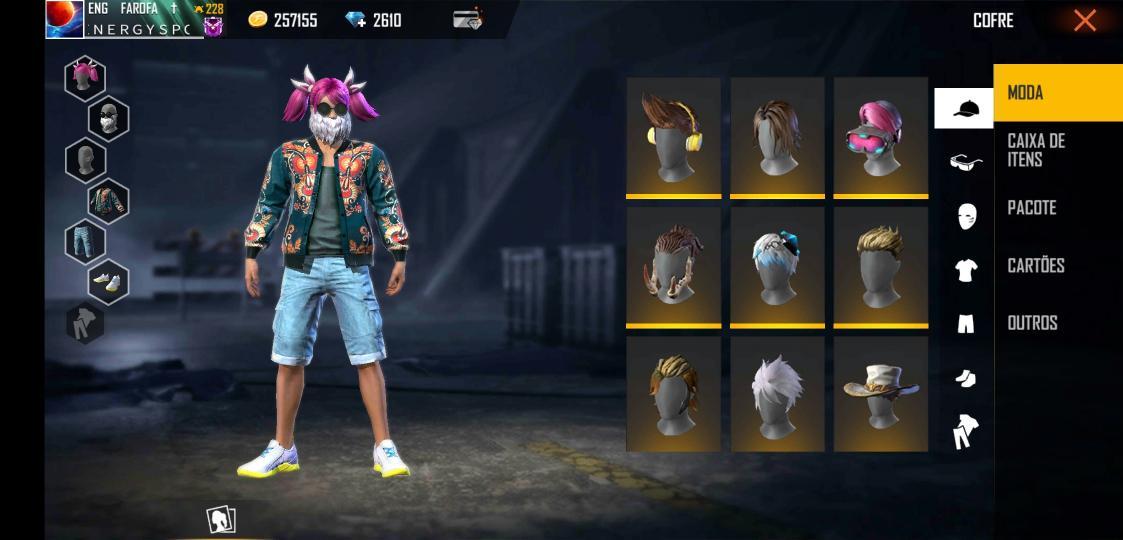This screenshot has width=1123, height=540.
Task: Select the Cartões tab
Action: (x=1036, y=266)
